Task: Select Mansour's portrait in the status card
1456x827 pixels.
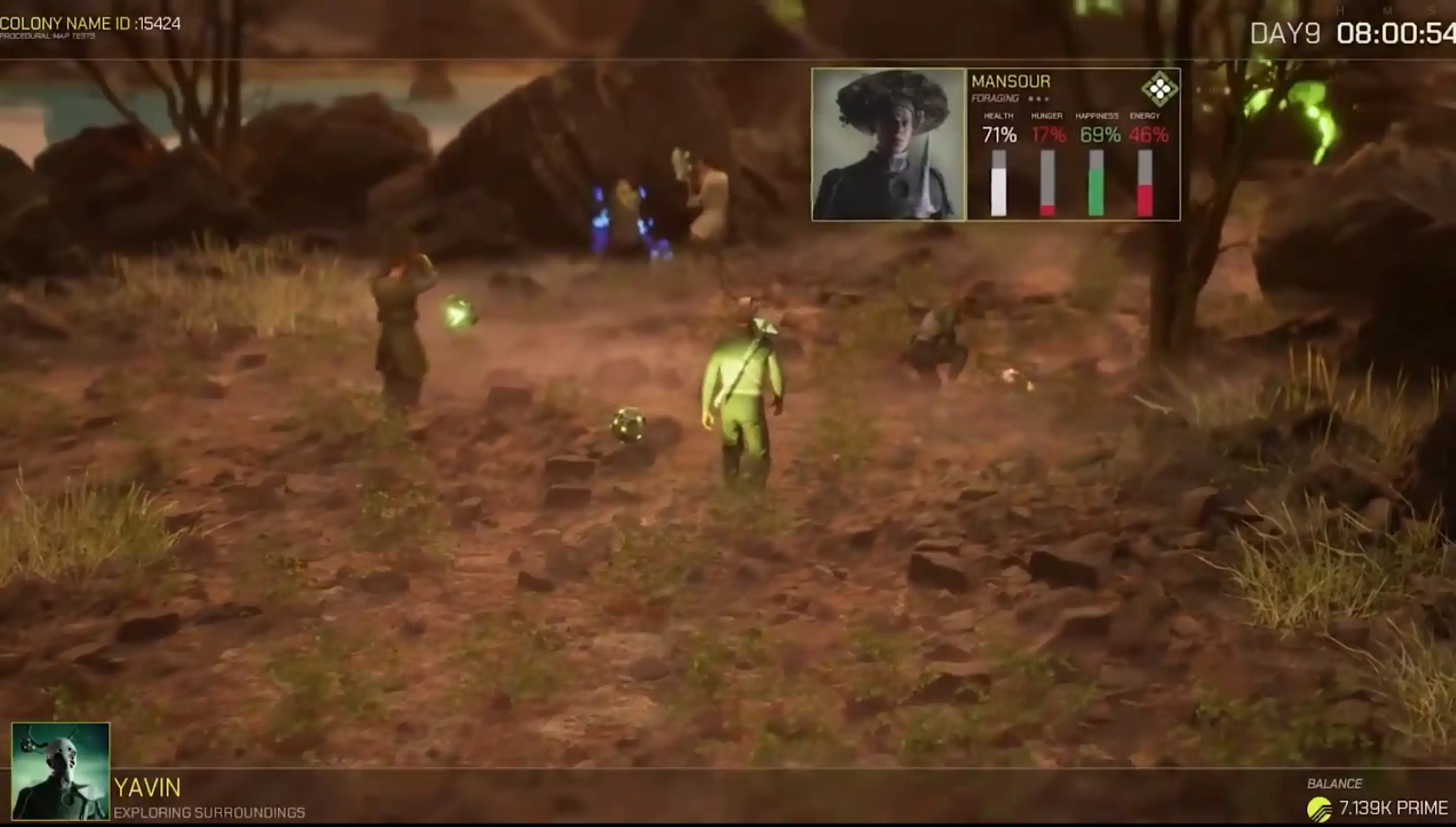Action: 889,144
